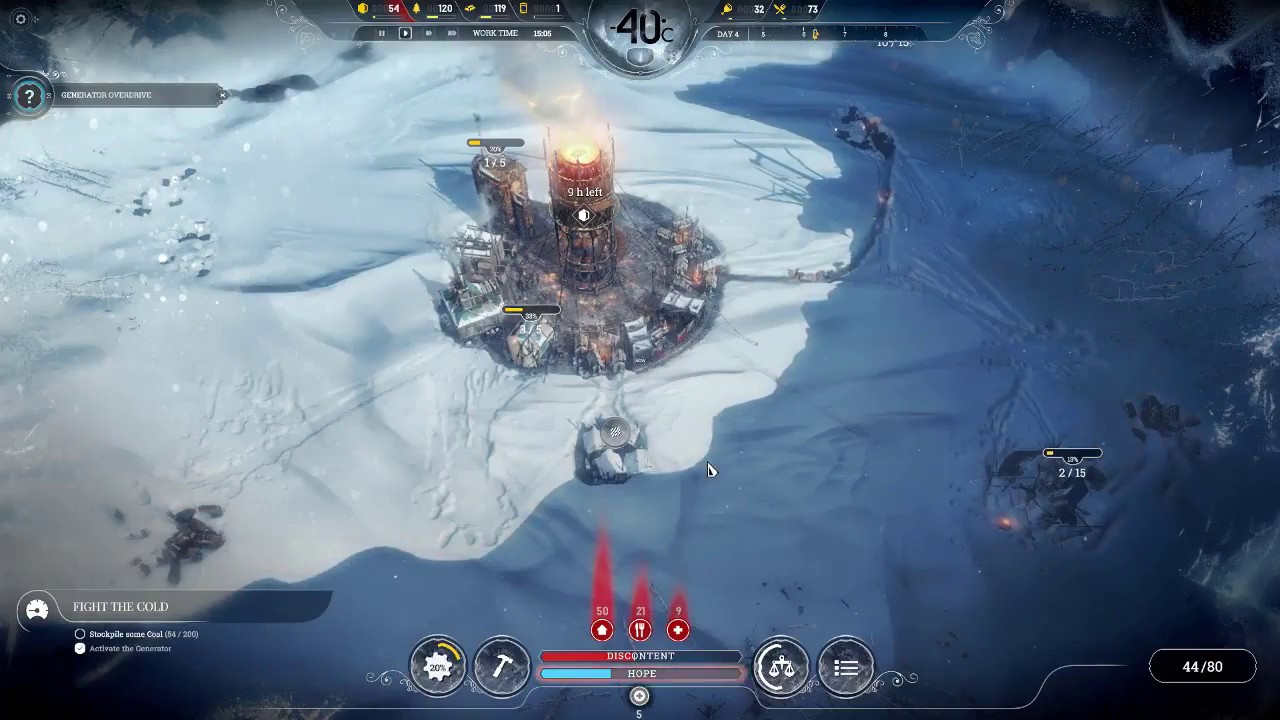This screenshot has height=720, width=1280.
Task: Click the Hope bar
Action: [640, 673]
